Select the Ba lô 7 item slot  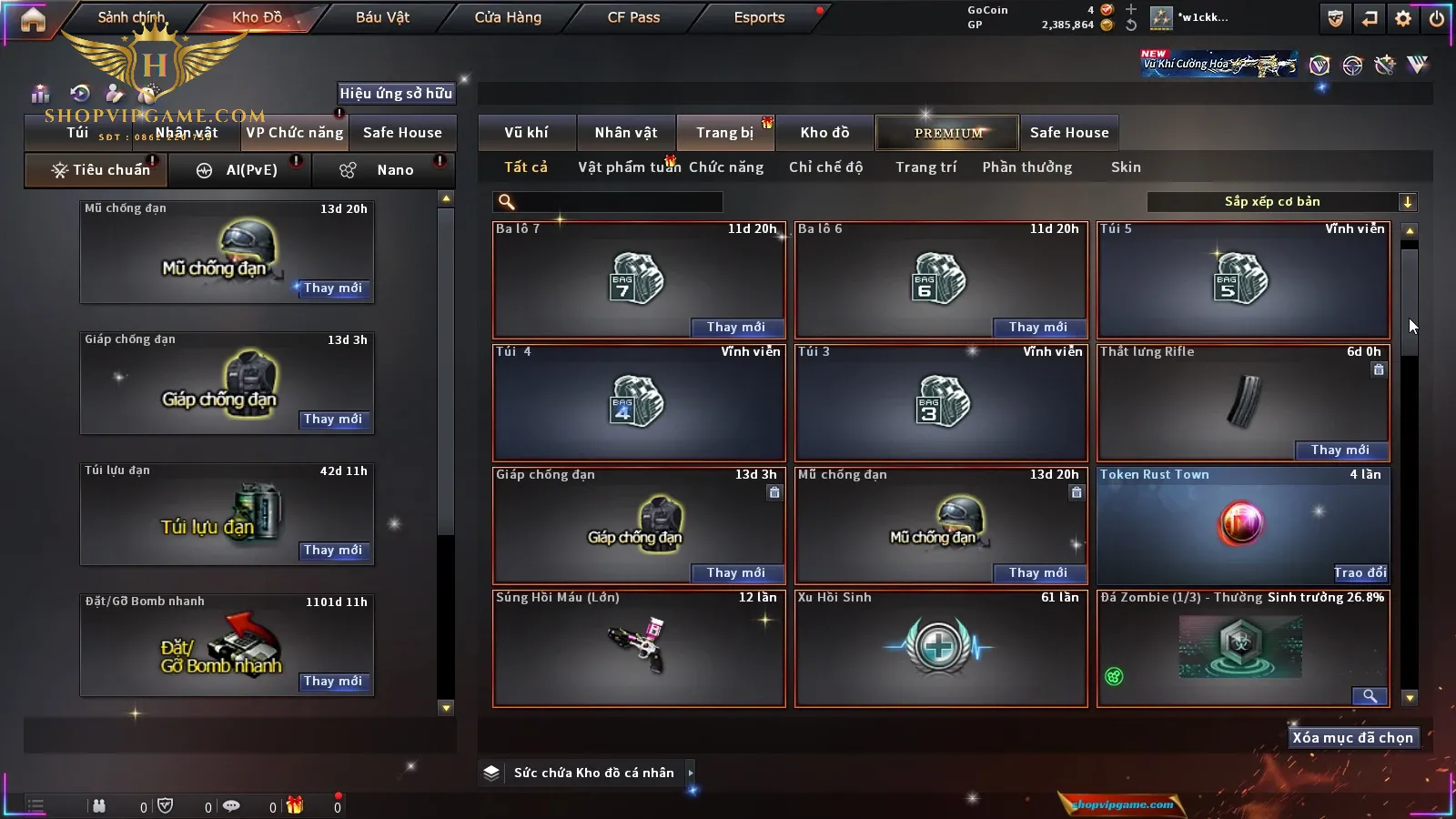638,279
